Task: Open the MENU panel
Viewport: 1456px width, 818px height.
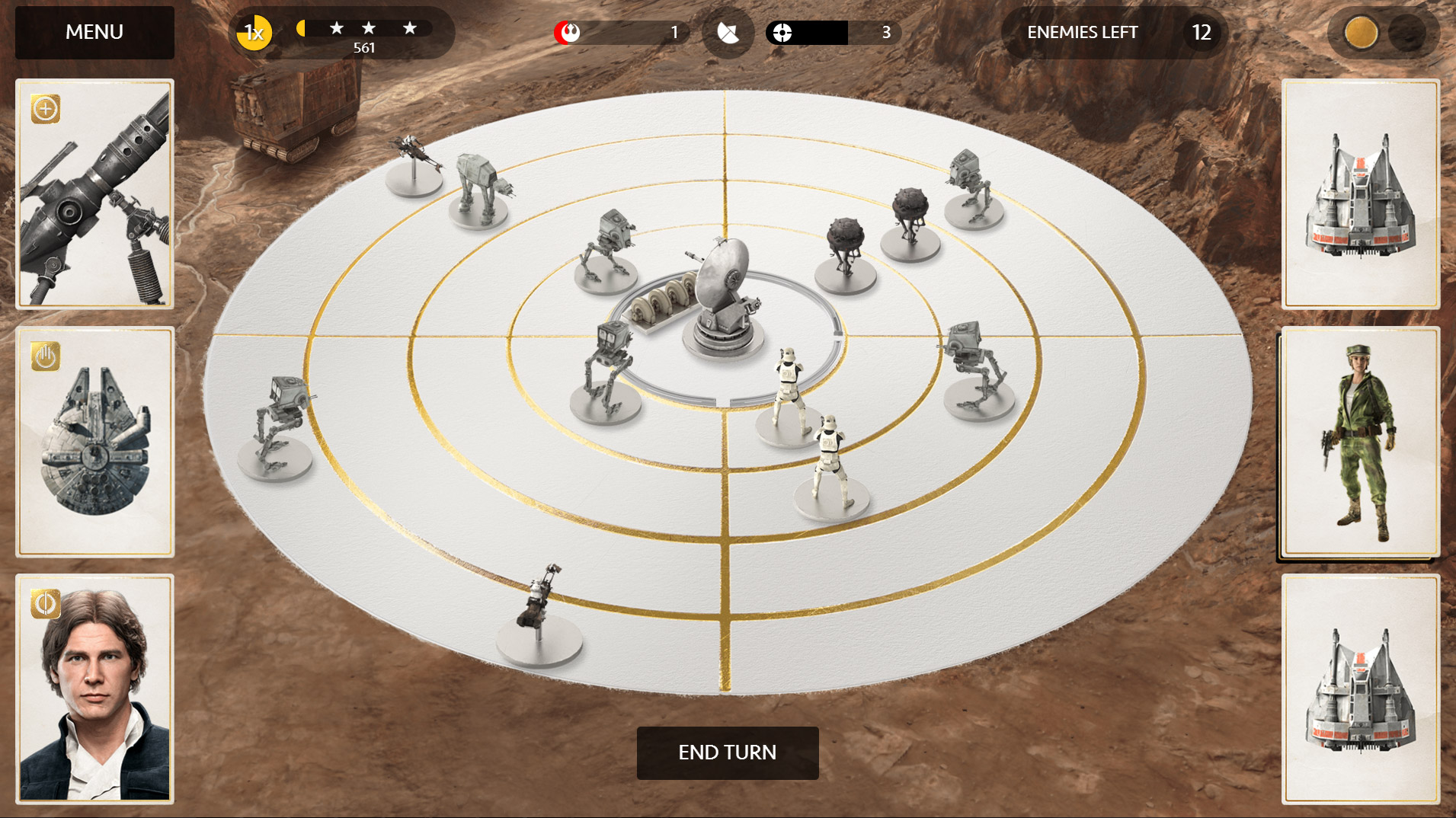Action: coord(94,32)
